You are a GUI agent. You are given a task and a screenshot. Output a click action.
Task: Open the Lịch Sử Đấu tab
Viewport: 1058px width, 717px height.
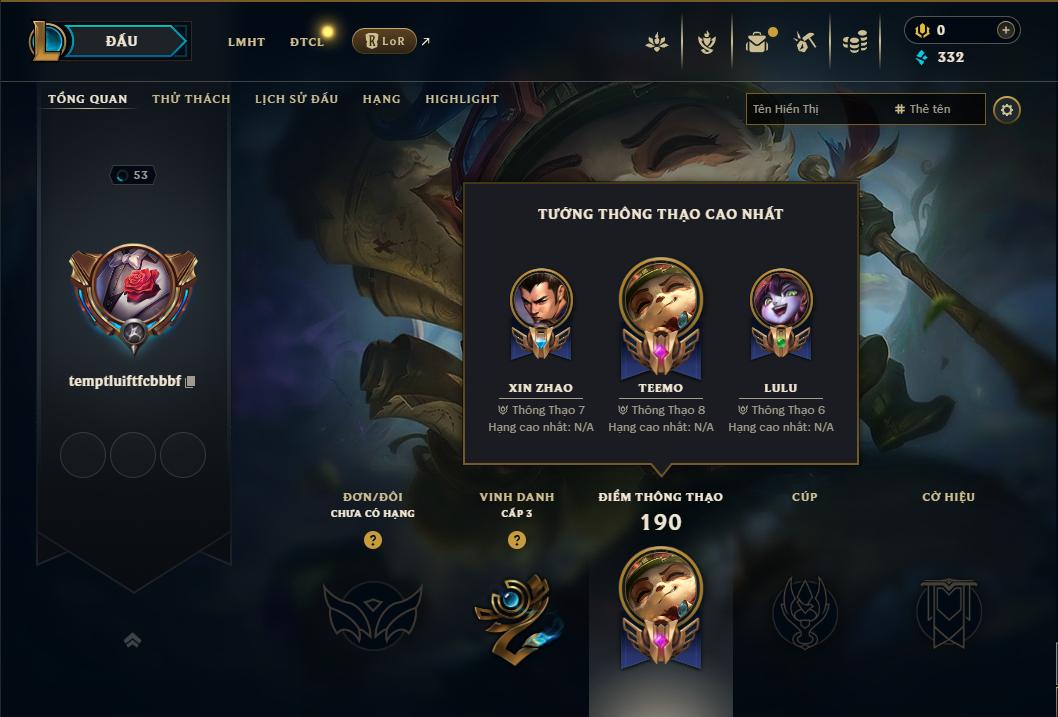[x=296, y=99]
